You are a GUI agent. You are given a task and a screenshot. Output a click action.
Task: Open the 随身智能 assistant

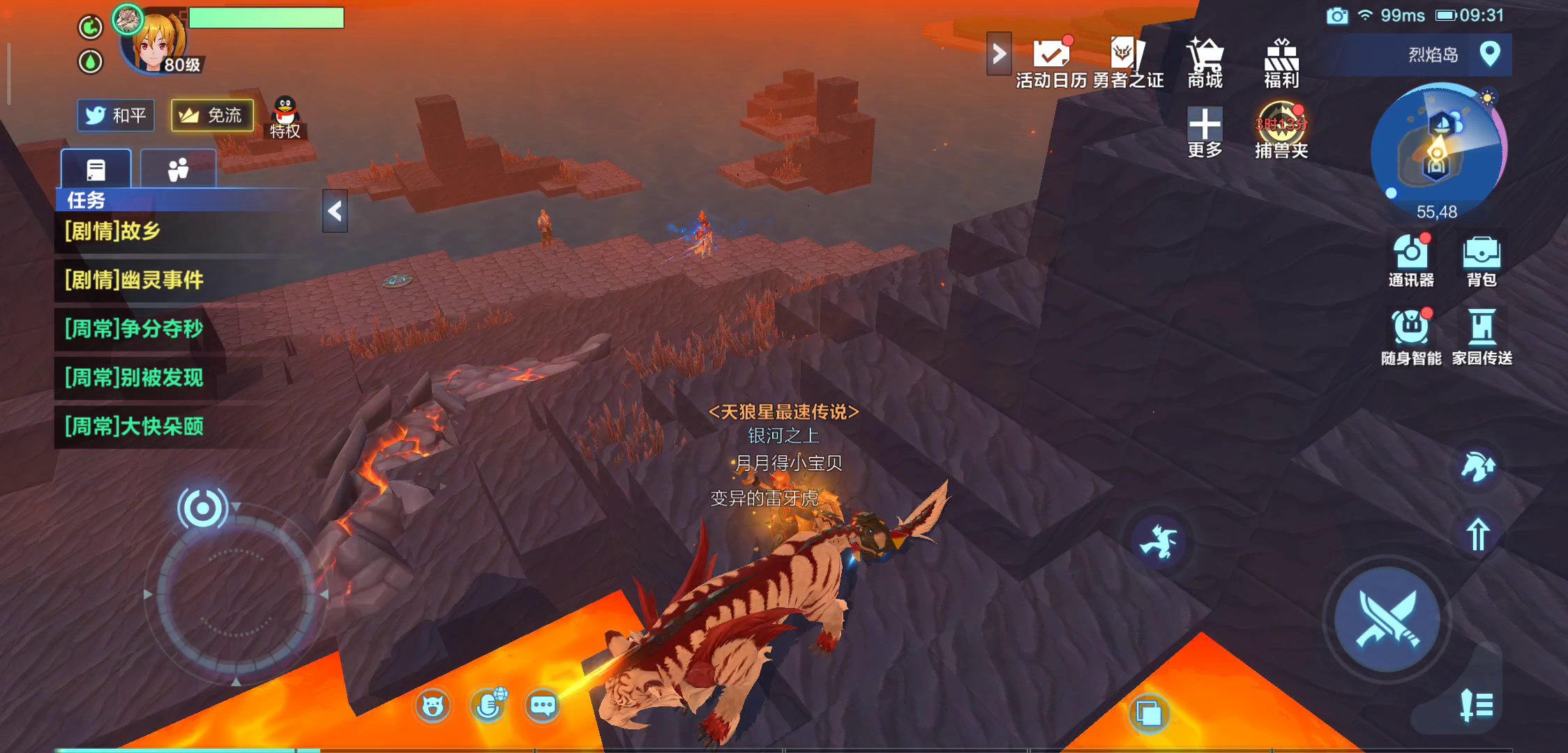click(x=1411, y=337)
